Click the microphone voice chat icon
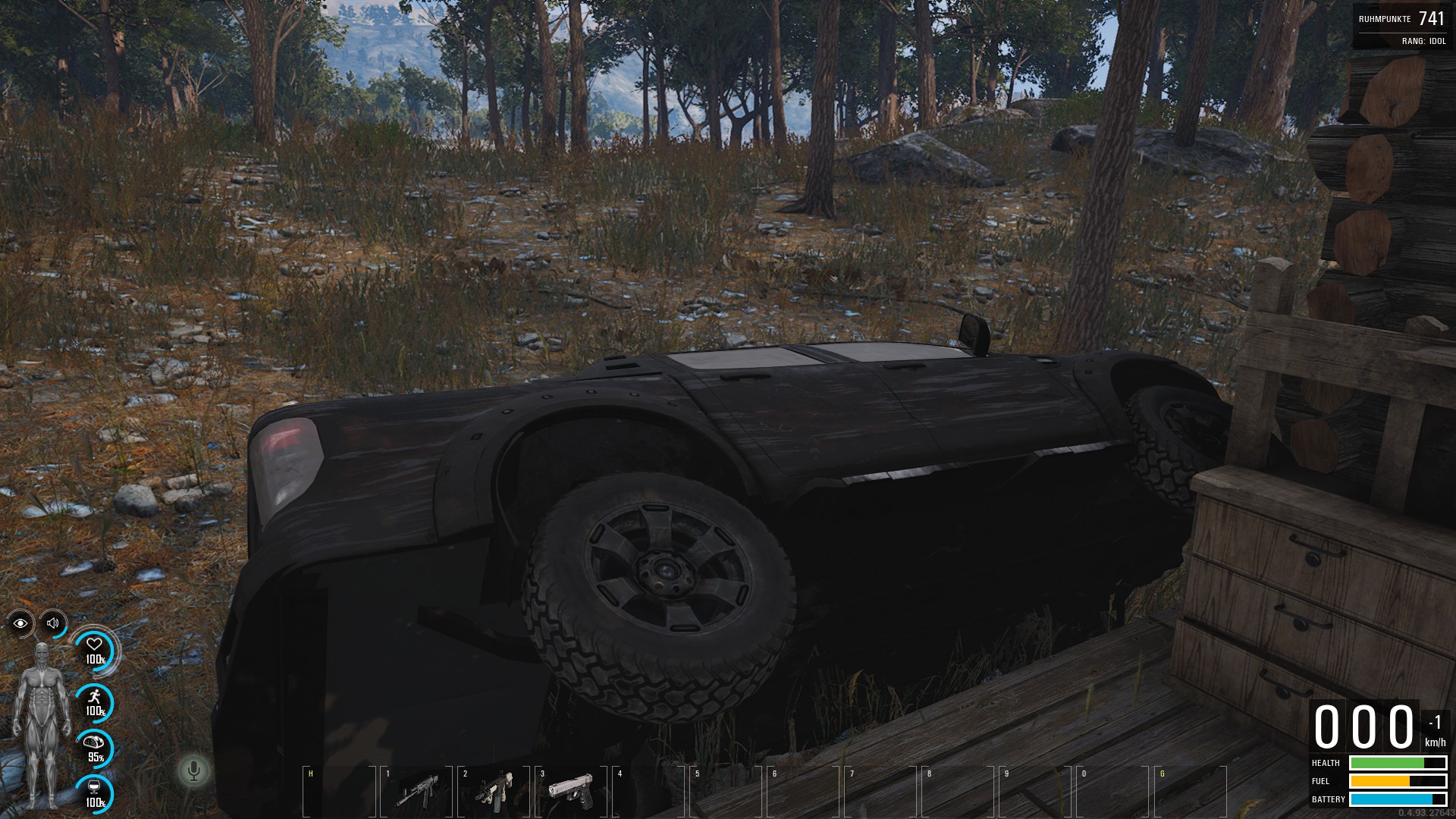Screen dimensions: 1456x819 click(x=193, y=771)
